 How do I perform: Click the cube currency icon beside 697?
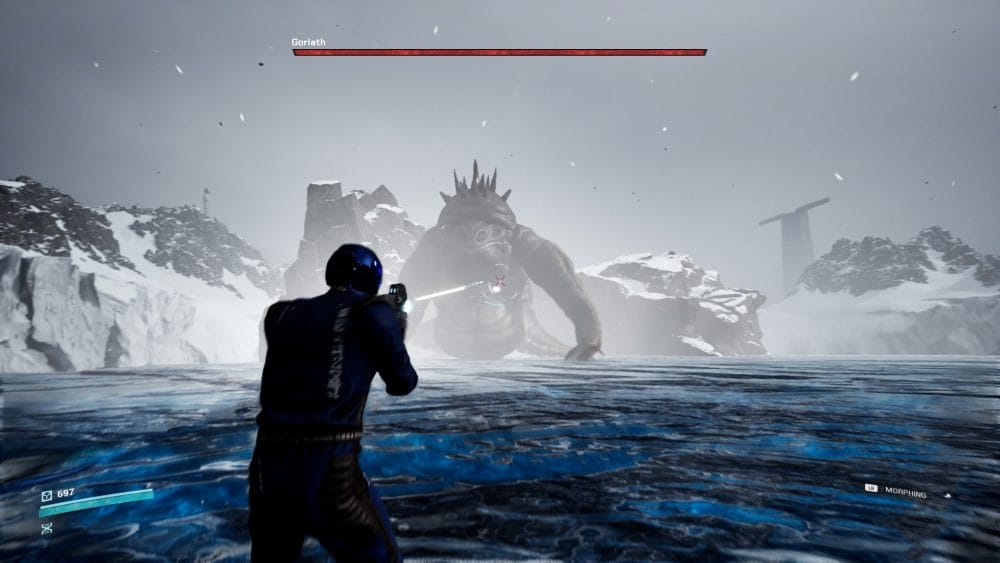46,495
